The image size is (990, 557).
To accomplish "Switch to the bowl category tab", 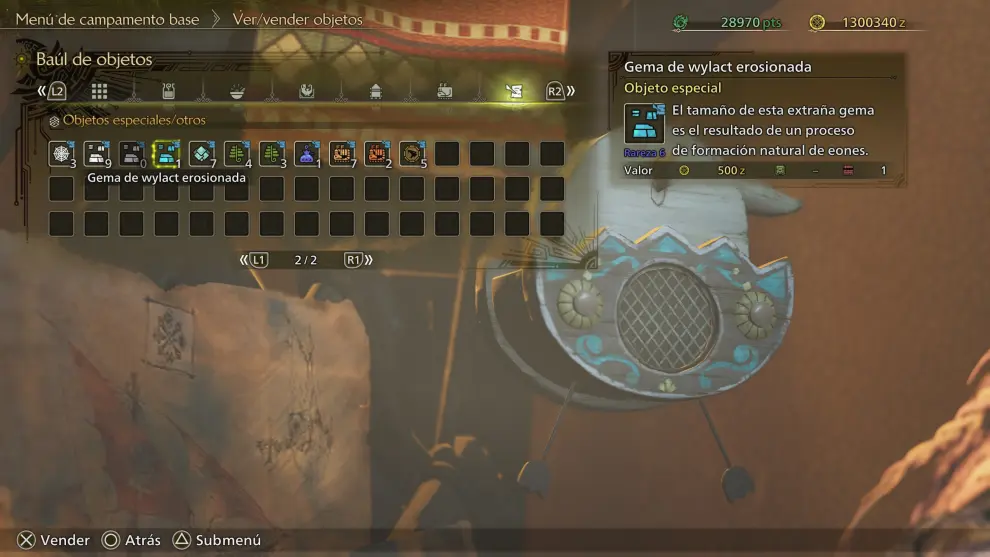I will coord(237,91).
